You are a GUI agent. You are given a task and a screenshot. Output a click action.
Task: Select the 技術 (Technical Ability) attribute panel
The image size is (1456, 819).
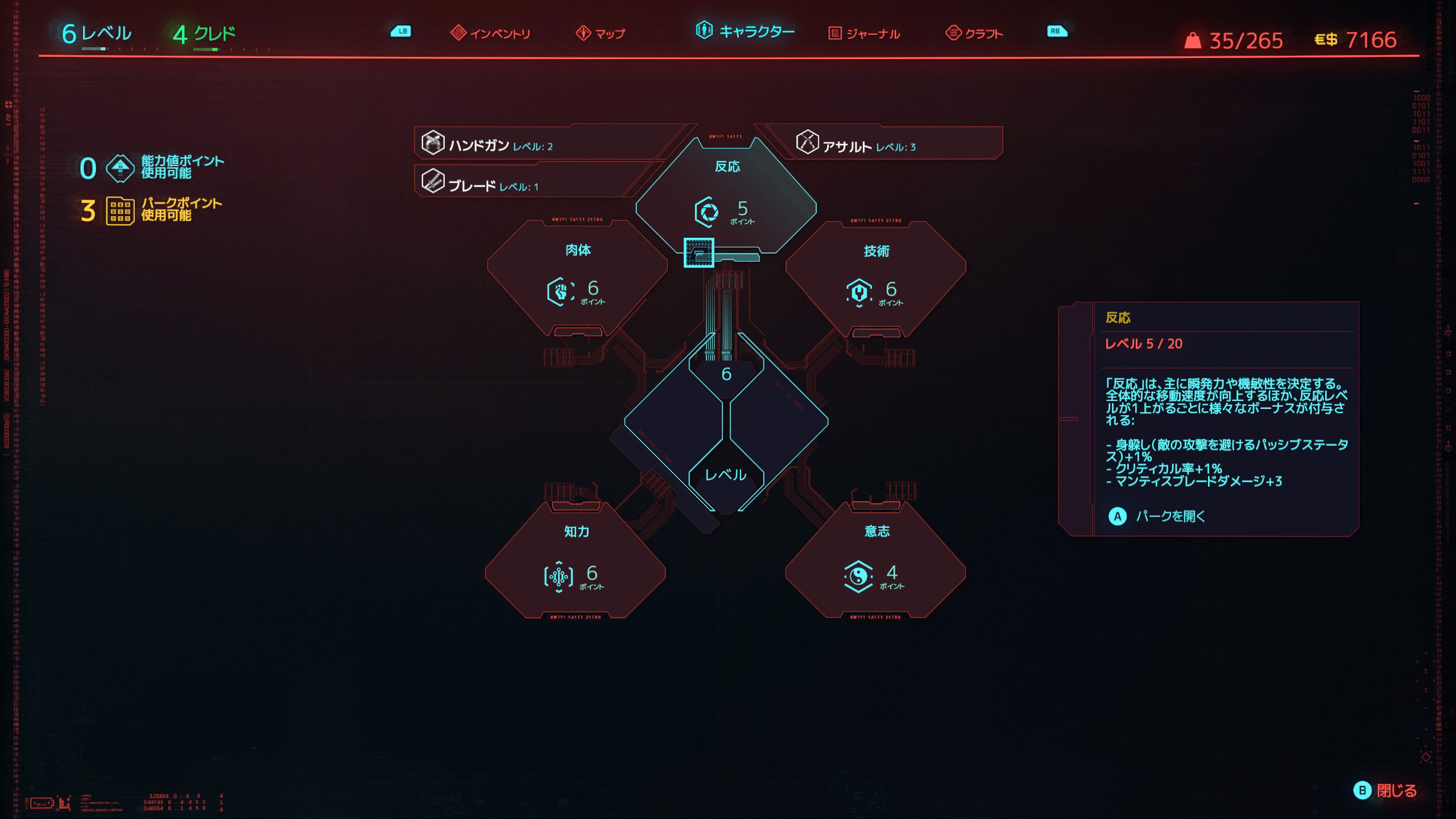(876, 278)
